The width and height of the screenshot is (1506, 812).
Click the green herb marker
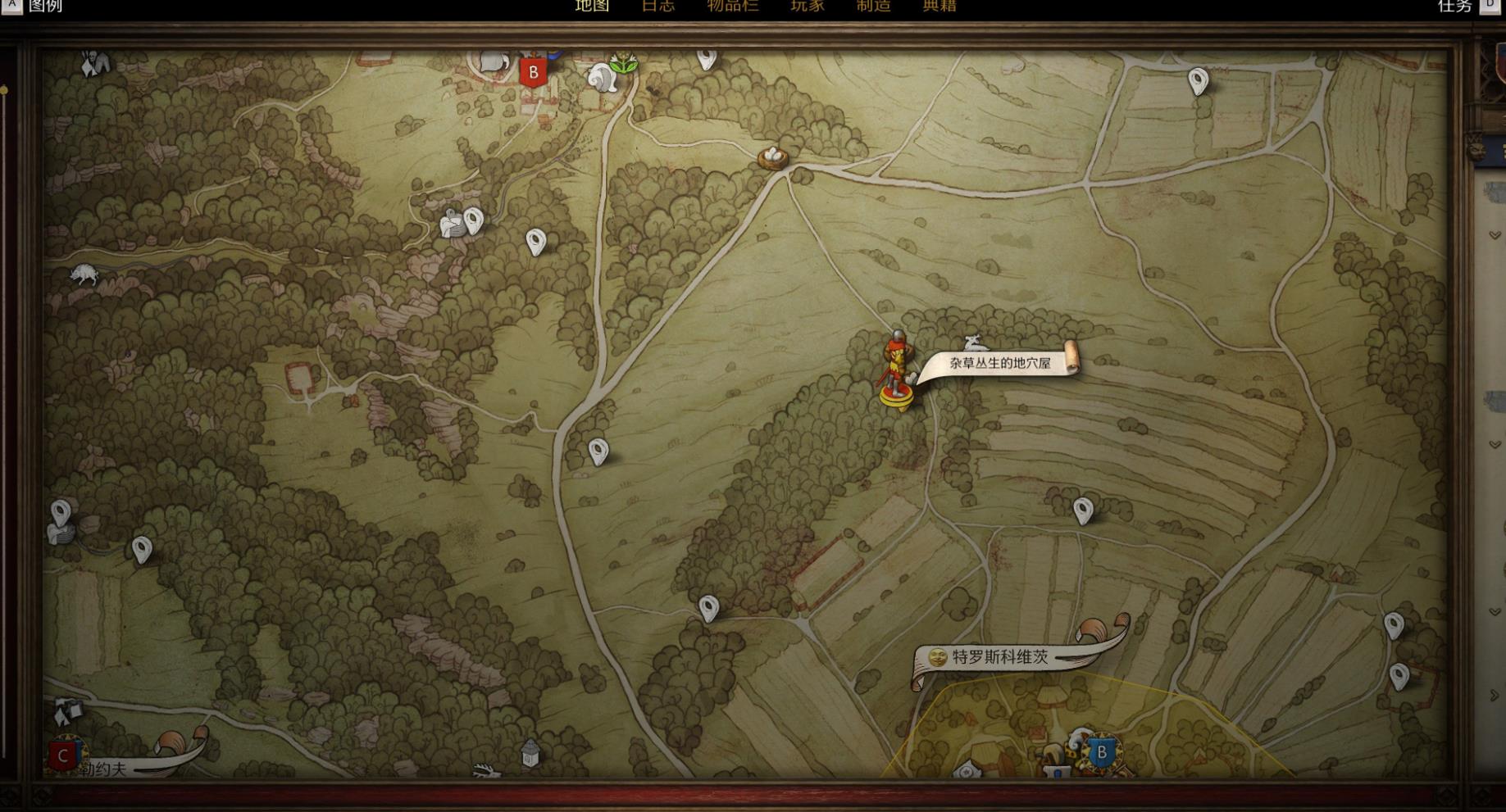tap(625, 62)
